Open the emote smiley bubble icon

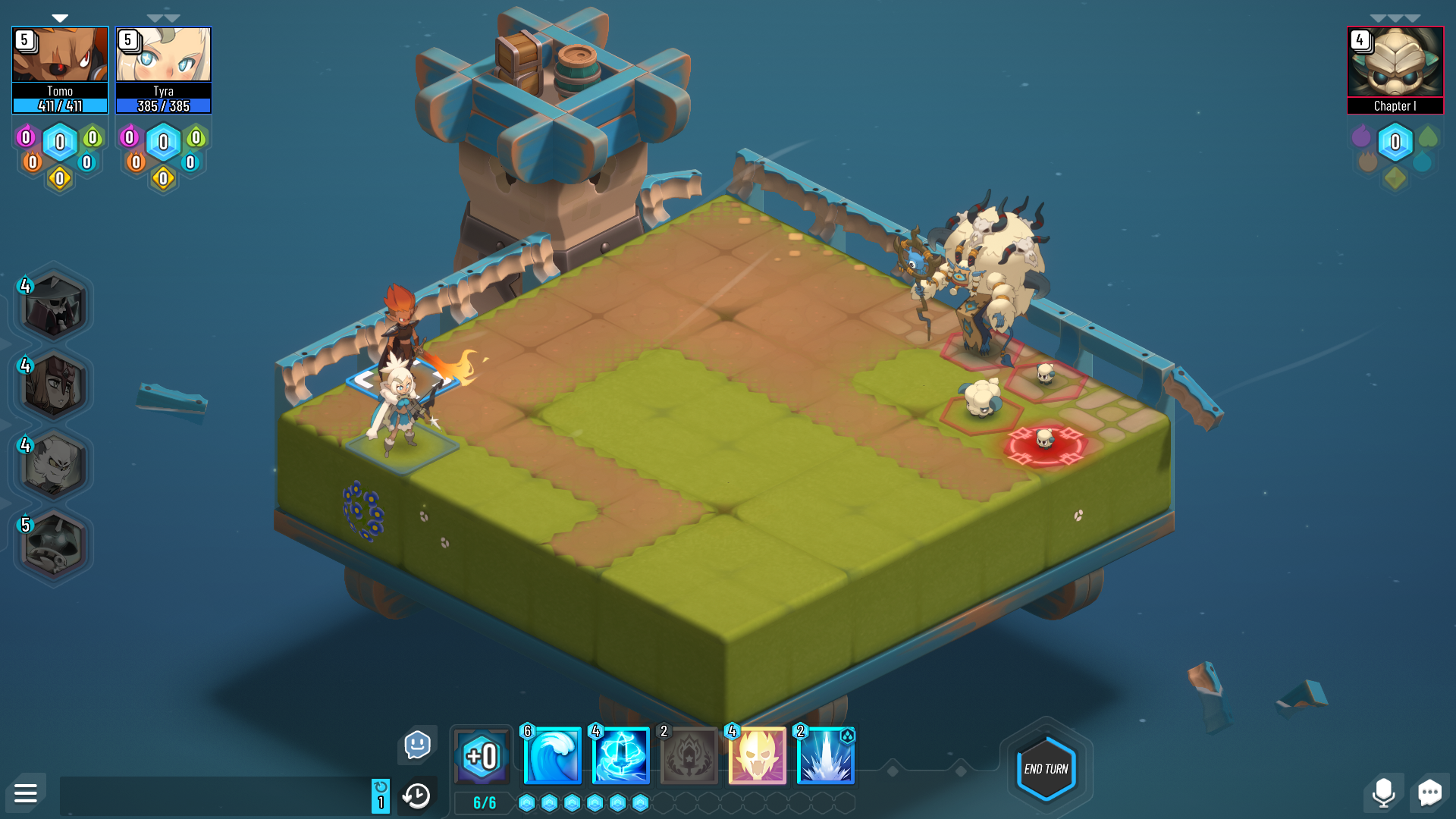(x=416, y=745)
